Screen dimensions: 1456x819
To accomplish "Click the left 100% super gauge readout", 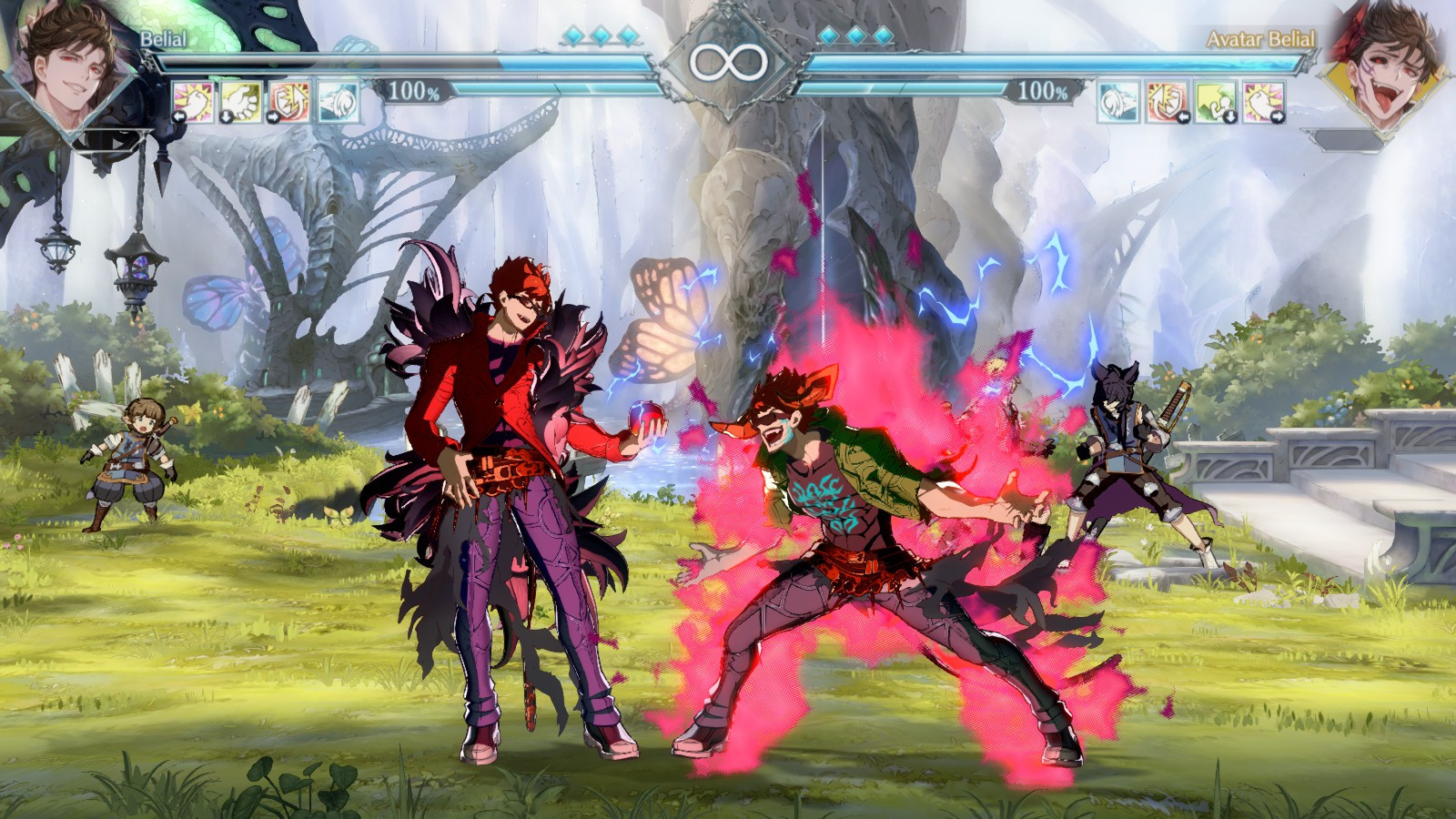I will 412,90.
